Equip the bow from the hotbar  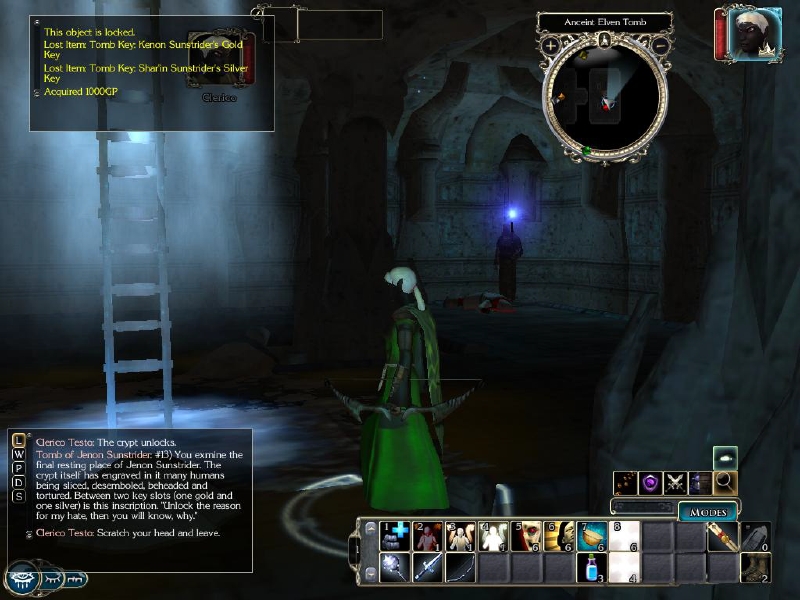461,568
